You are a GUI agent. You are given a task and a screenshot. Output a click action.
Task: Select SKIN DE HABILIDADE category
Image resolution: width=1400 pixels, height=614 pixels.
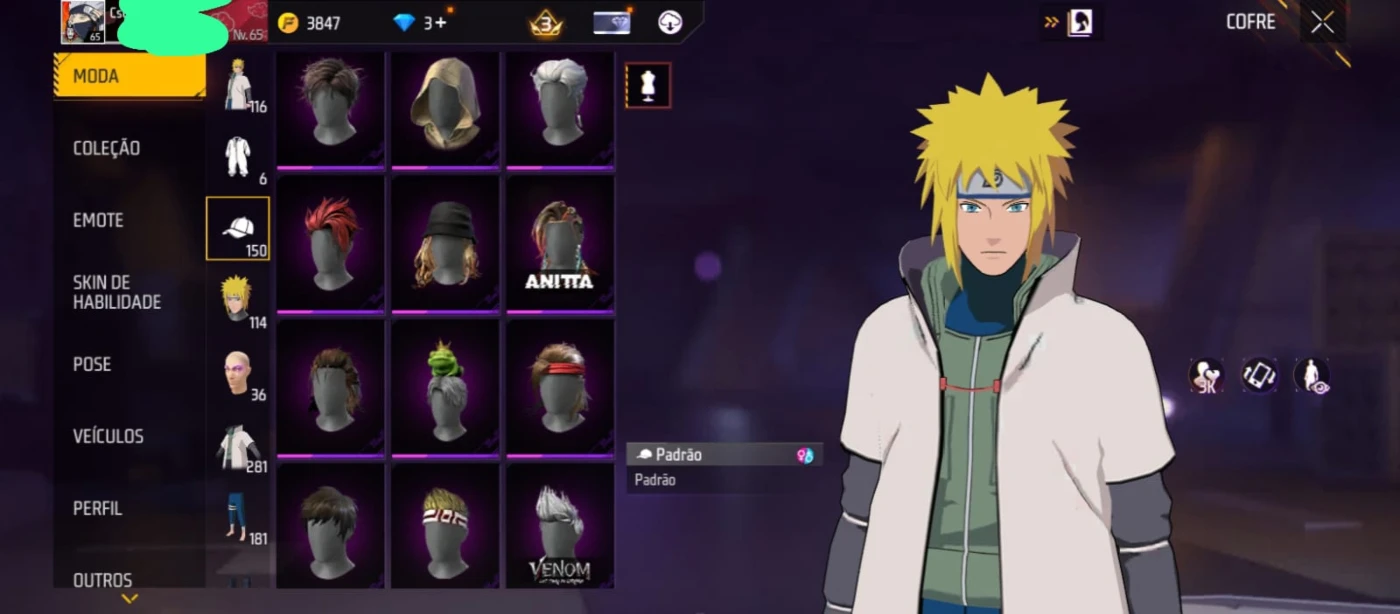(x=116, y=292)
